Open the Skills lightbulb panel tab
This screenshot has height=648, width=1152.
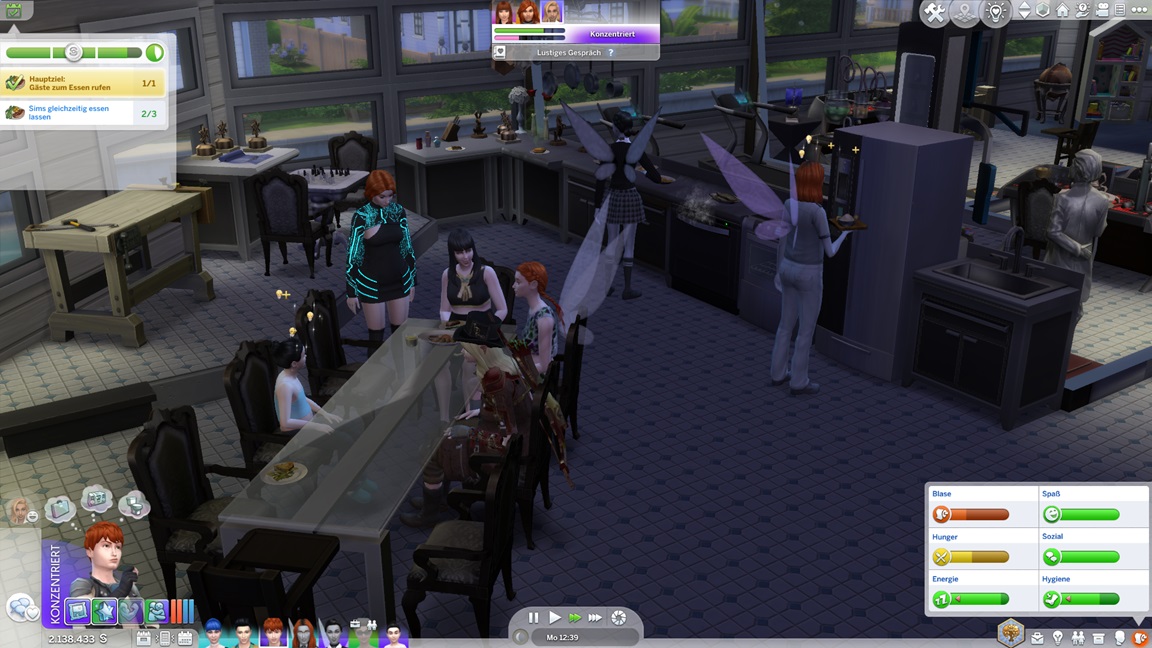pos(1058,637)
